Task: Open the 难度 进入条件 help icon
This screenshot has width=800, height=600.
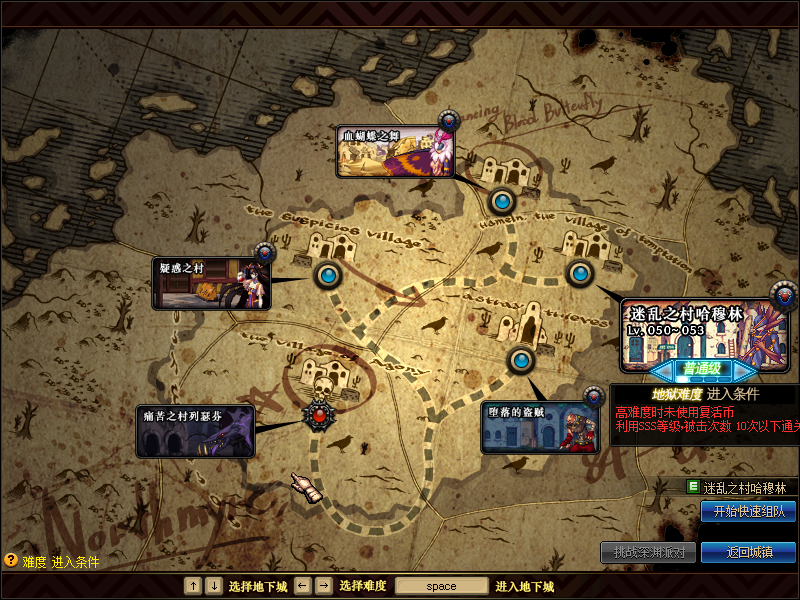Action: pos(11,561)
